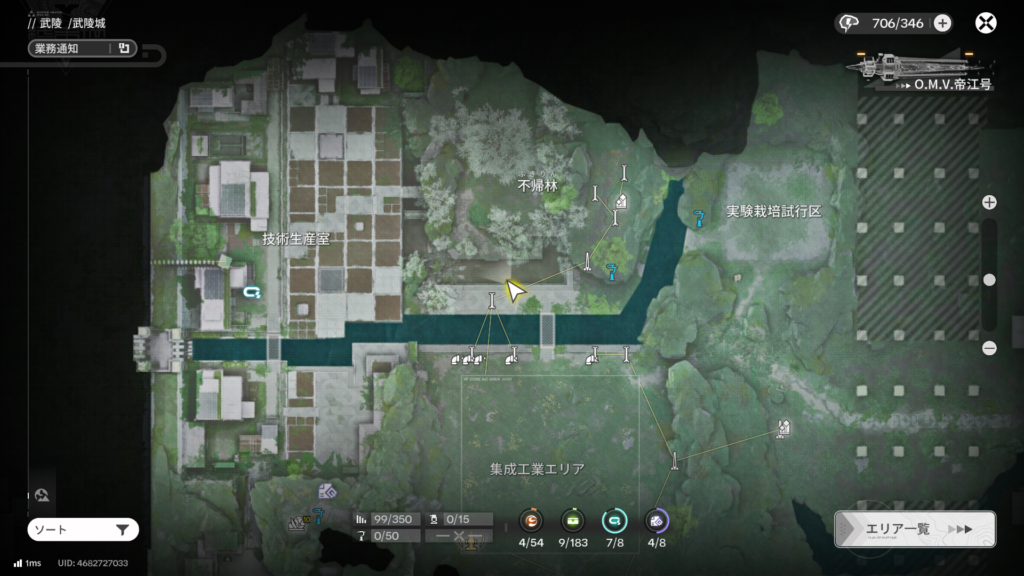Add stamina with the plus button
The width and height of the screenshot is (1024, 576).
point(942,23)
